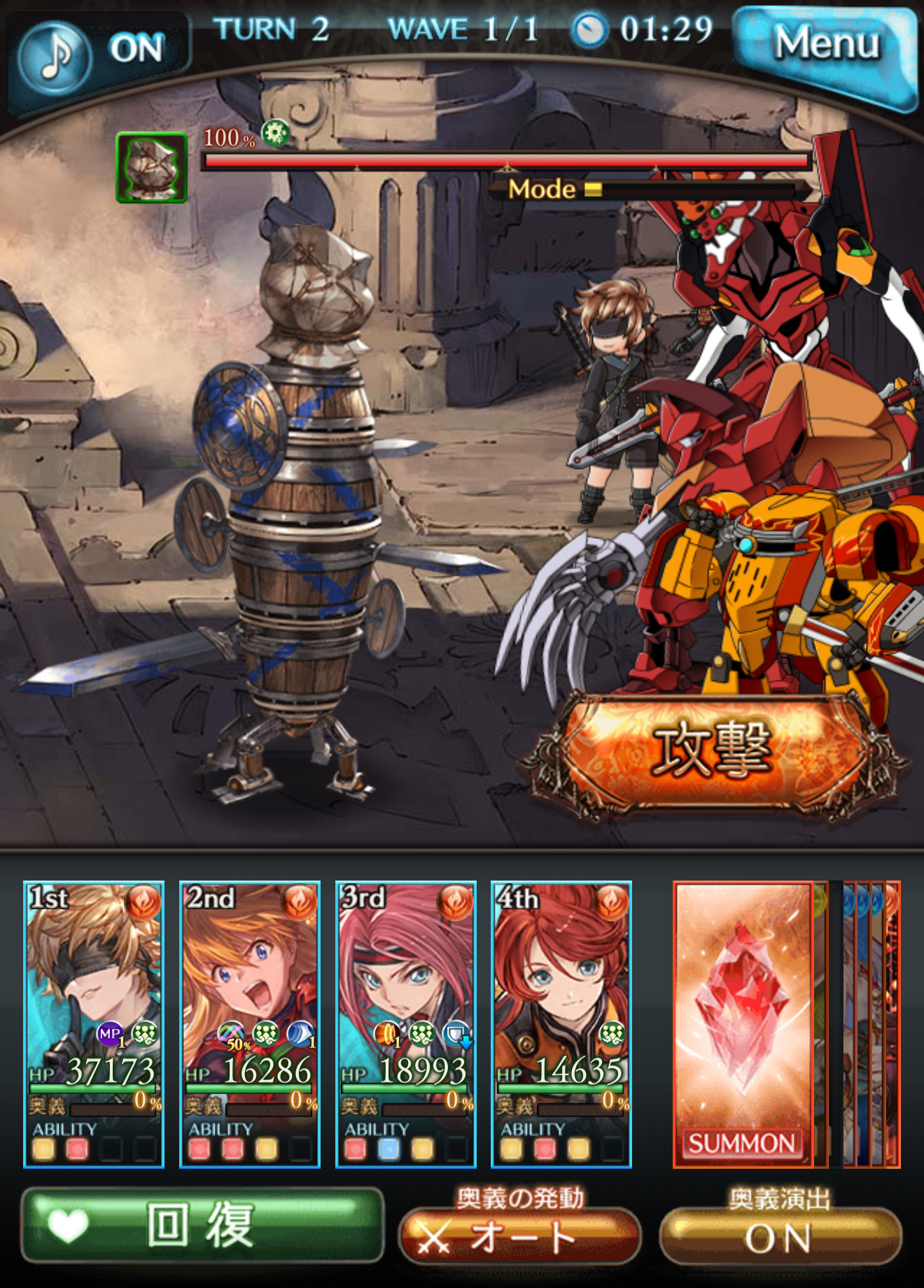Tap the orange 攻撃 attack button
This screenshot has height=1288, width=924.
[713, 750]
